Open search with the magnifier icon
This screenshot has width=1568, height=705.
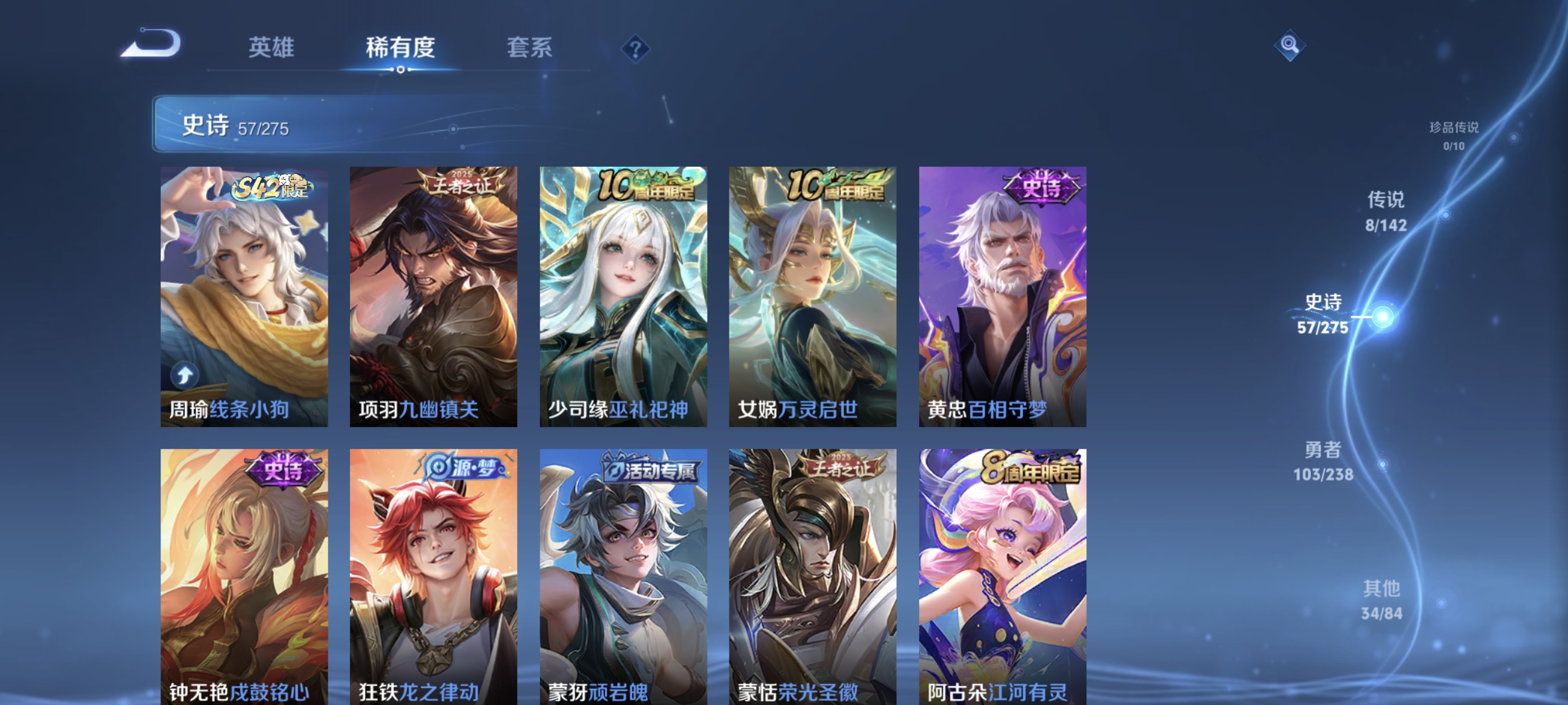1290,46
